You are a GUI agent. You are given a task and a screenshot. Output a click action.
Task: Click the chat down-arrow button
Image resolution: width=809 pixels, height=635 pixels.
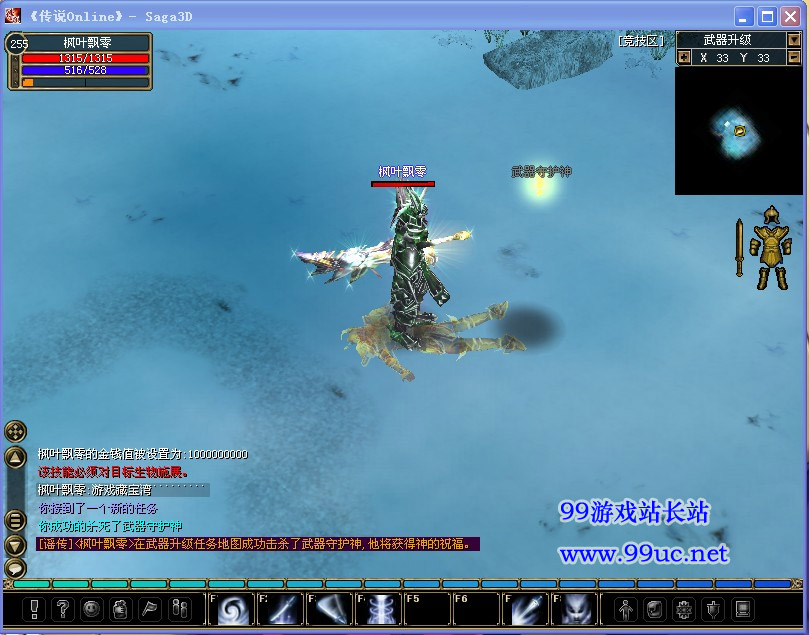15,545
